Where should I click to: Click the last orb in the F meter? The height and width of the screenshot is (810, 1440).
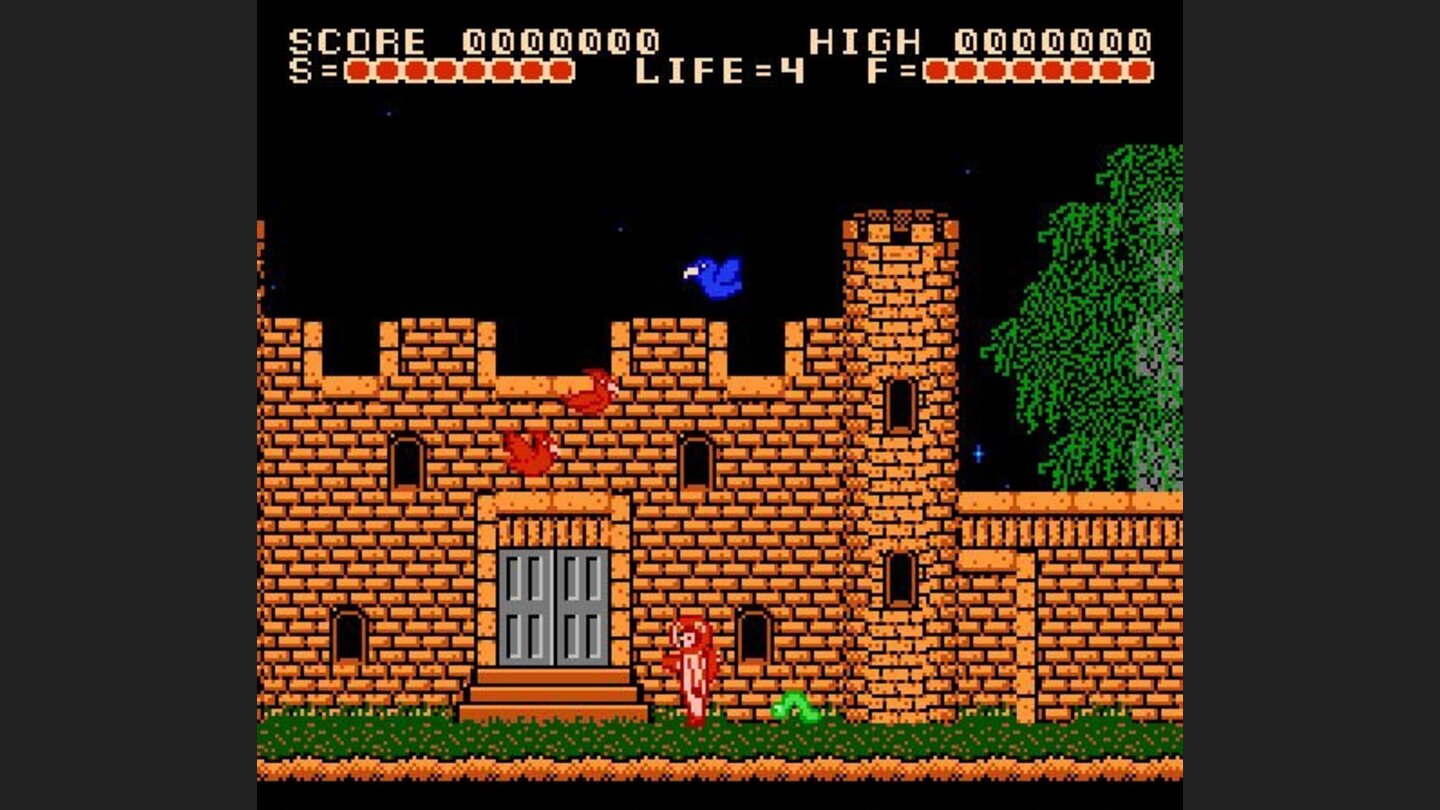pyautogui.click(x=1137, y=71)
